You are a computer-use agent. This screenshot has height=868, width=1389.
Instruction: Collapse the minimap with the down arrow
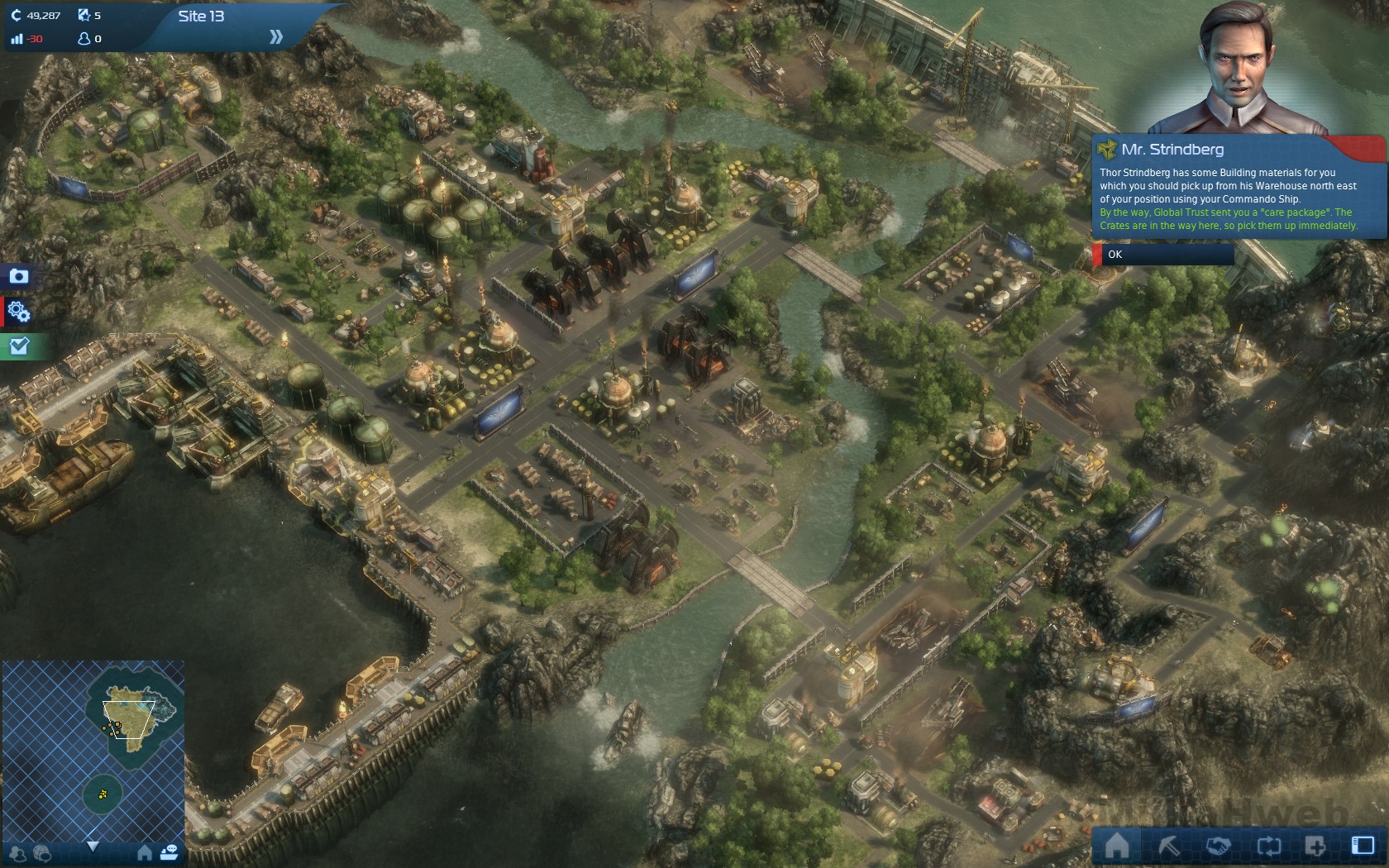(x=93, y=847)
